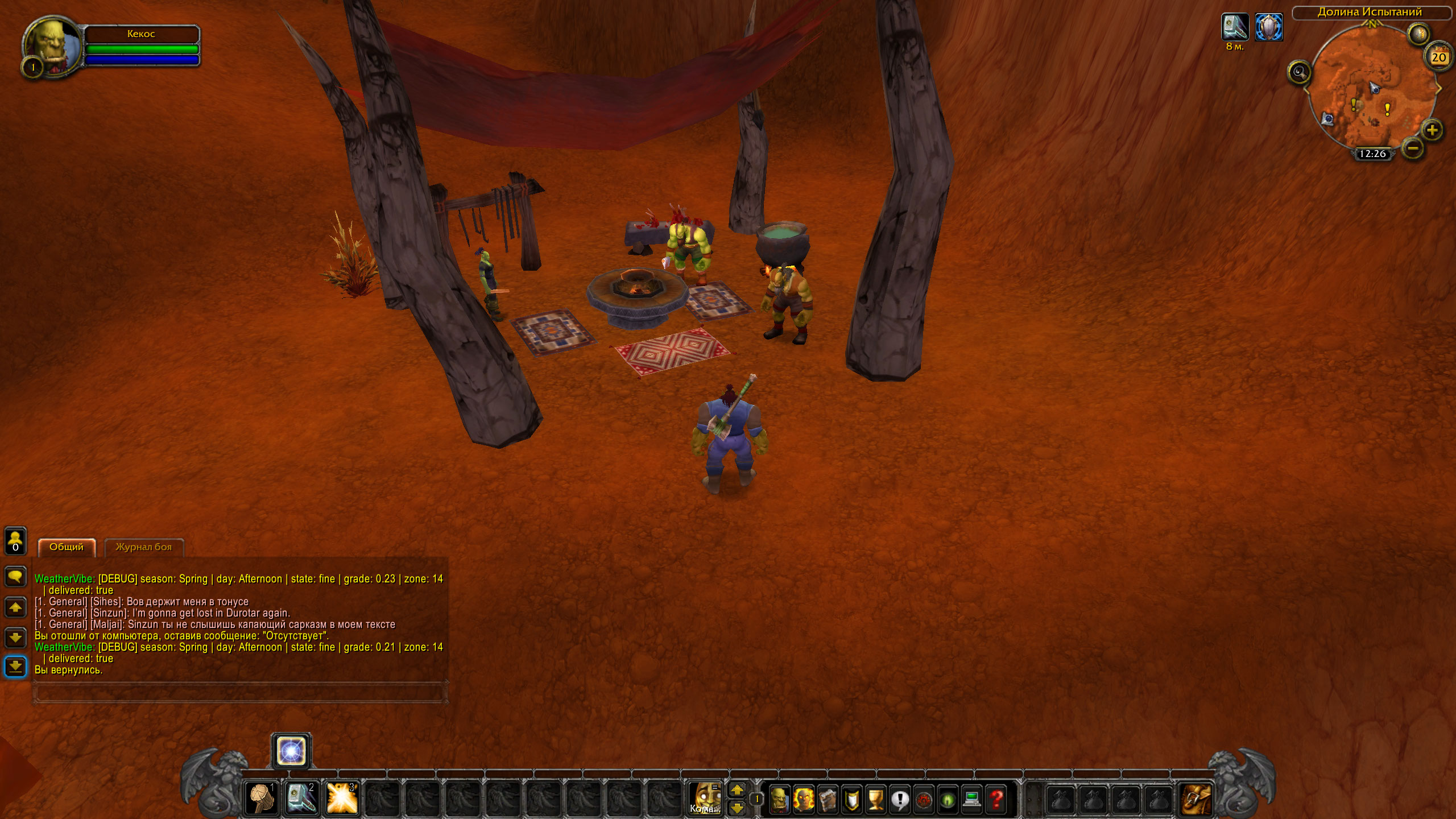This screenshot has width=1456, height=819.
Task: Use the glowing hammer seal ability
Action: [x=301, y=799]
